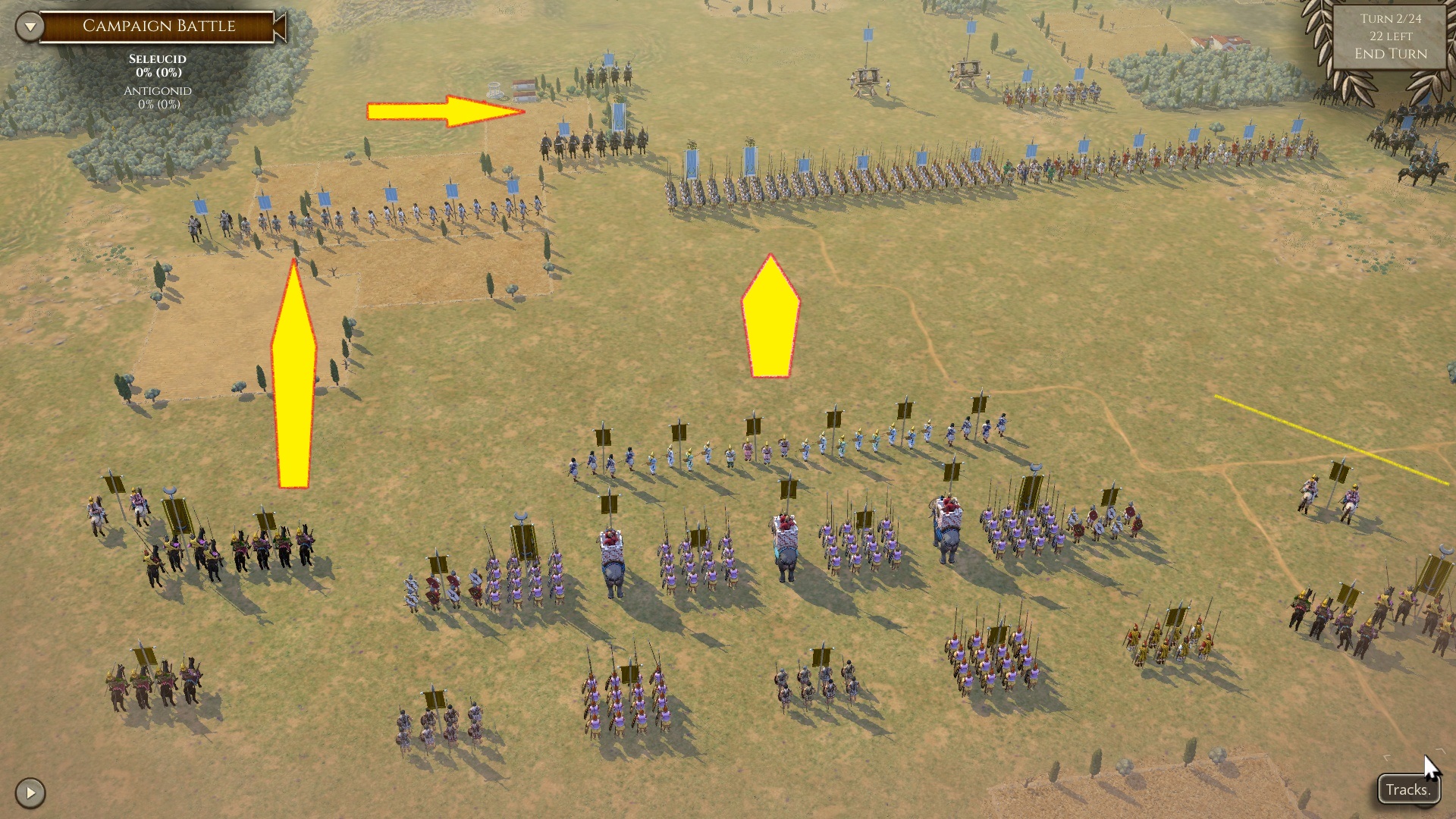The image size is (1456, 819).
Task: Click the End Turn plaque
Action: coord(1391,53)
